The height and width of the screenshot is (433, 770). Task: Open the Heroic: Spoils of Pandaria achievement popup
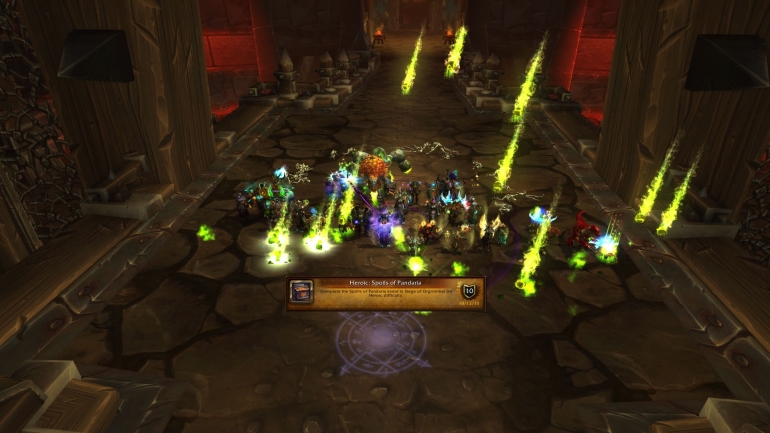(385, 291)
